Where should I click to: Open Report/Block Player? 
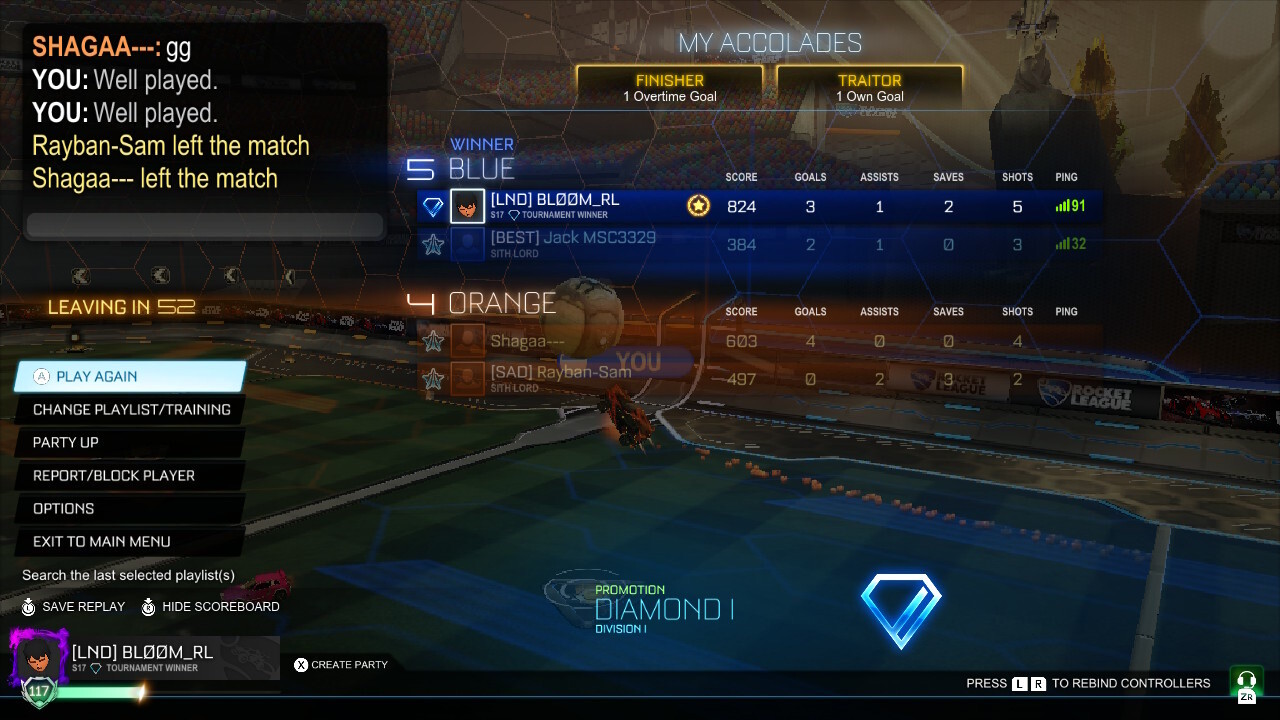[130, 475]
